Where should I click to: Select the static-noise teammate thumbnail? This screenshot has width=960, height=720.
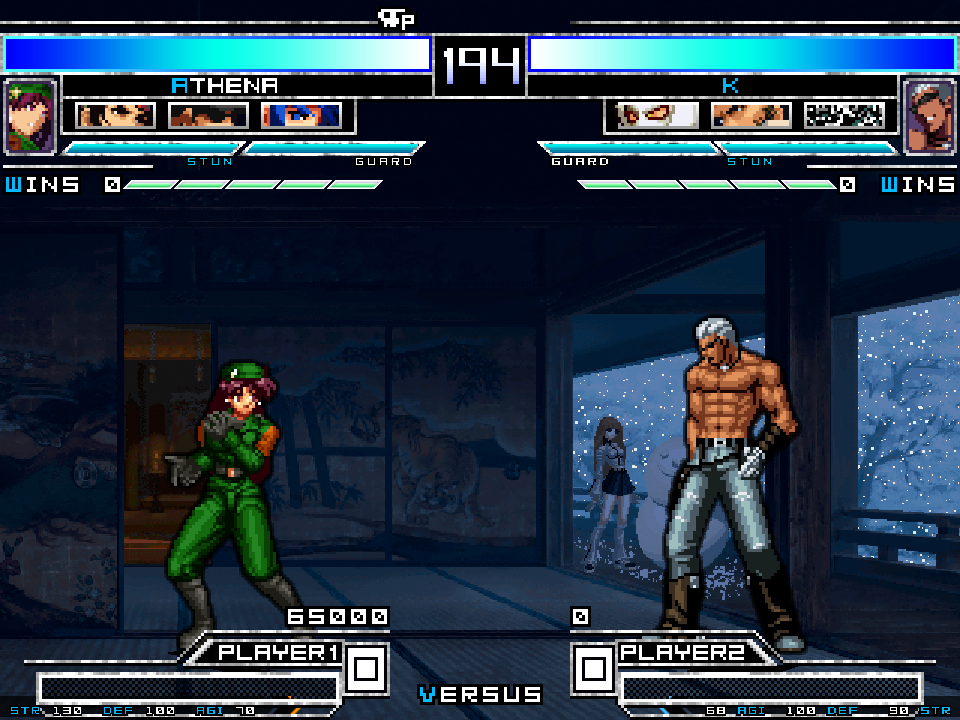(x=844, y=116)
